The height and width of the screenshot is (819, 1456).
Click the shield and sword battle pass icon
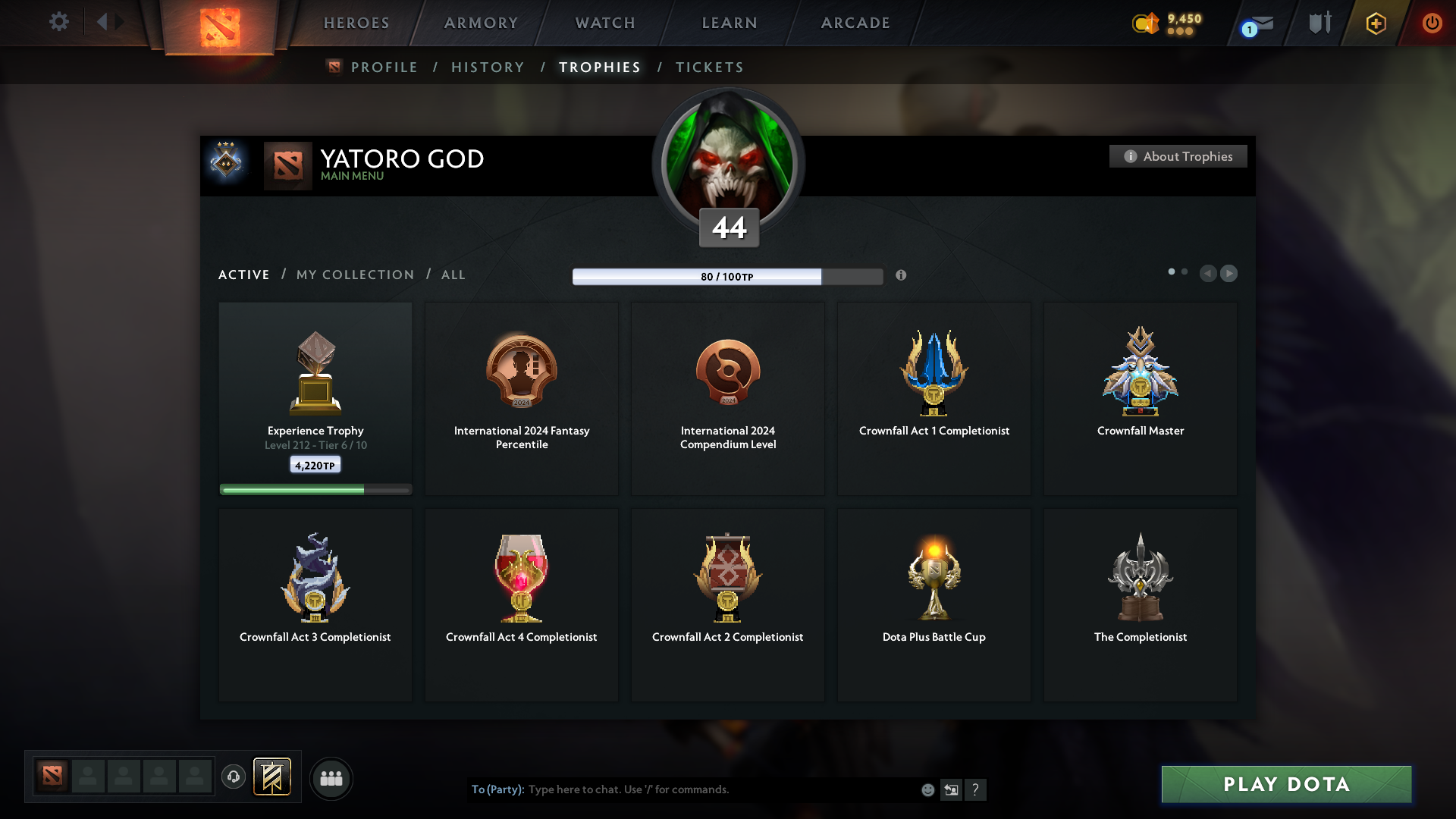1319,23
